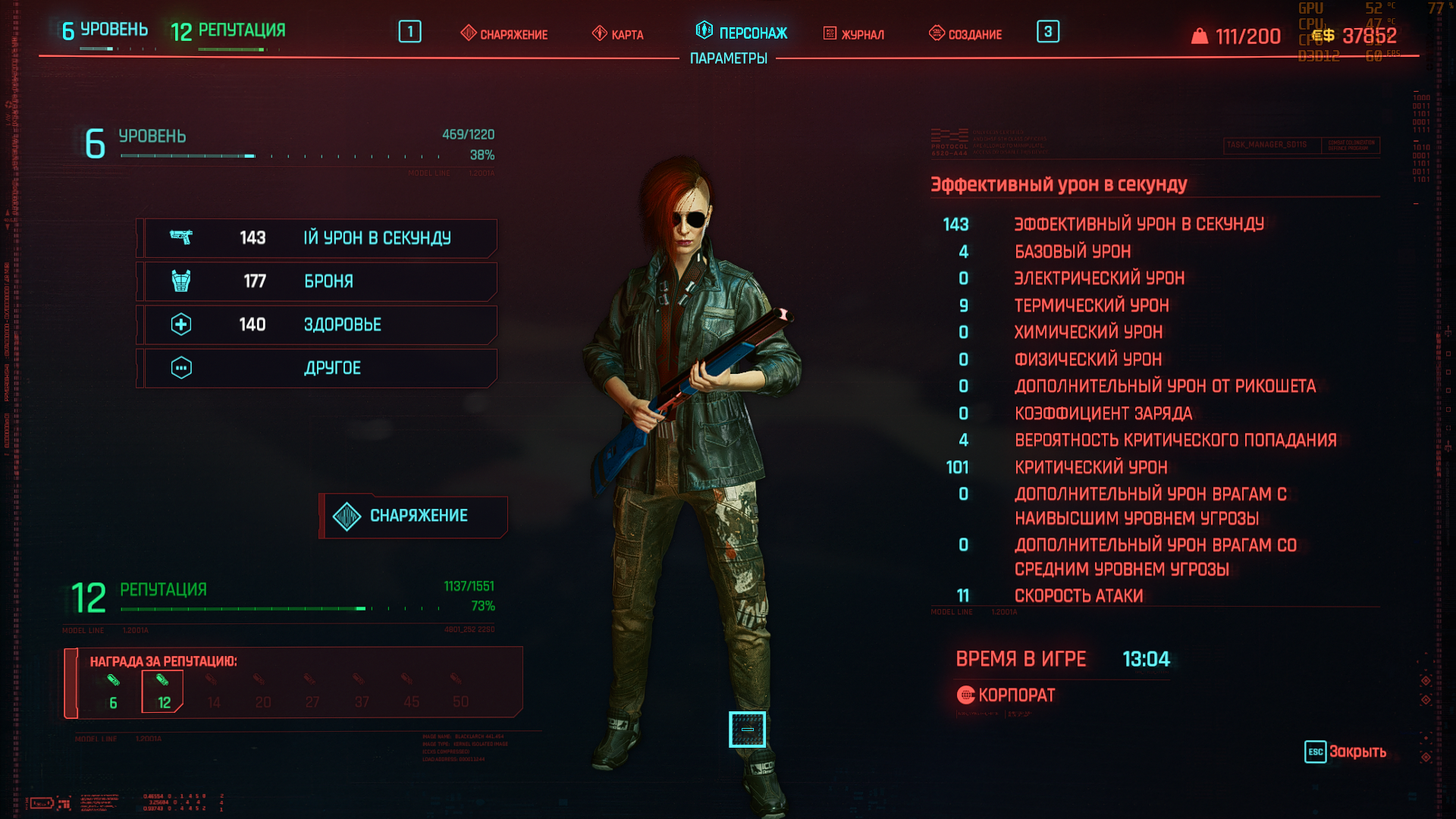Switch to the ПАРАМЕТРЫ tab
1456x819 pixels.
[x=727, y=58]
